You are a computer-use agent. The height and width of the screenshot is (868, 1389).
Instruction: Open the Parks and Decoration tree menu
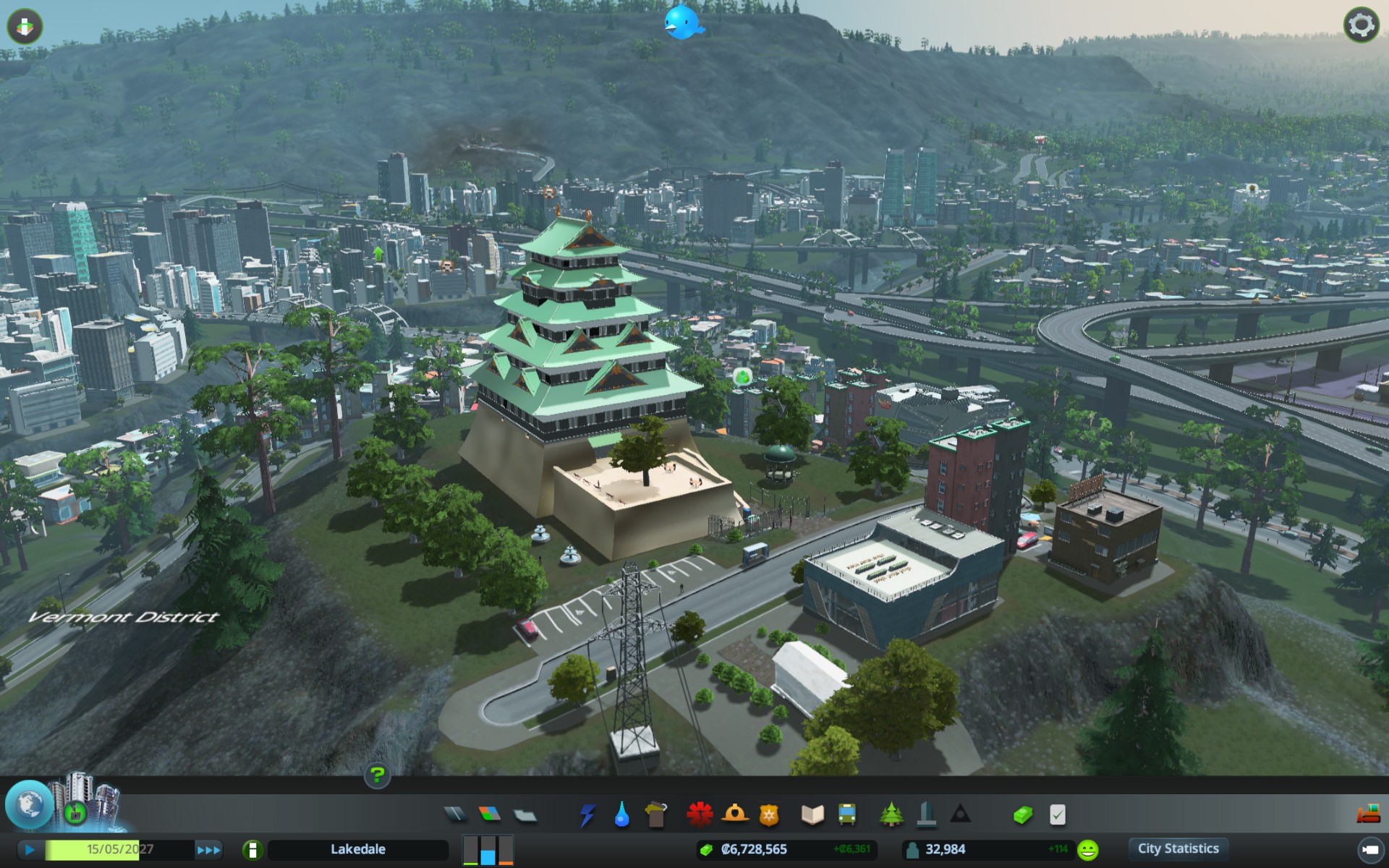click(891, 814)
